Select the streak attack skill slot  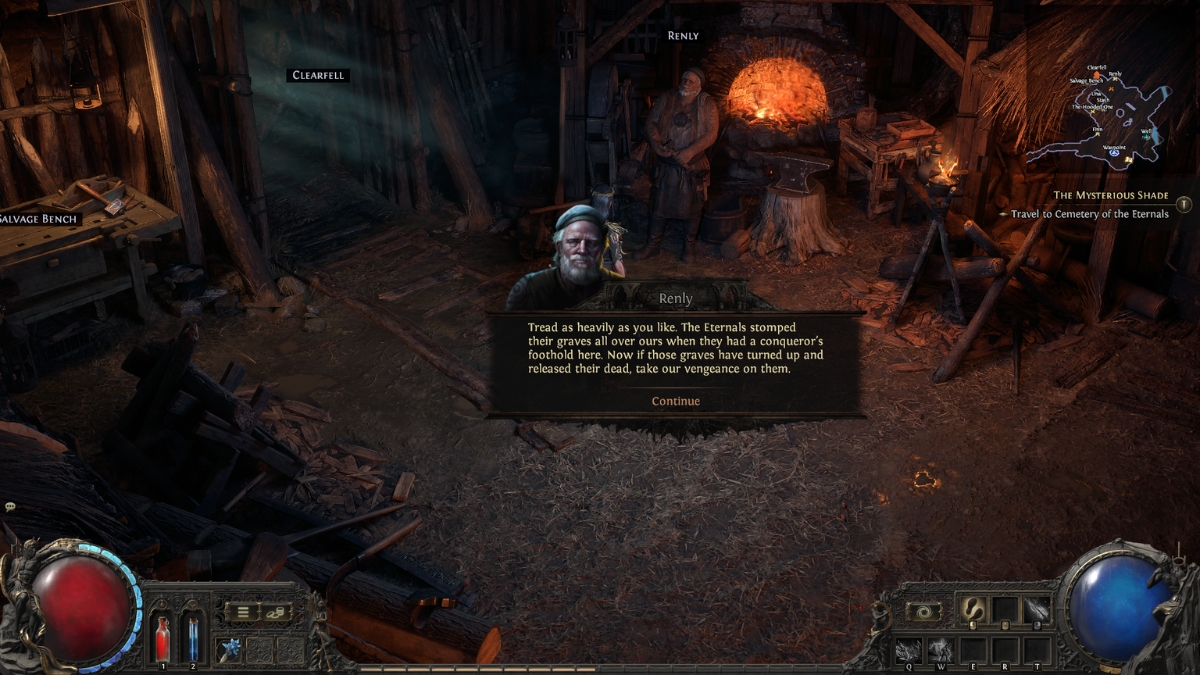[x=1037, y=609]
